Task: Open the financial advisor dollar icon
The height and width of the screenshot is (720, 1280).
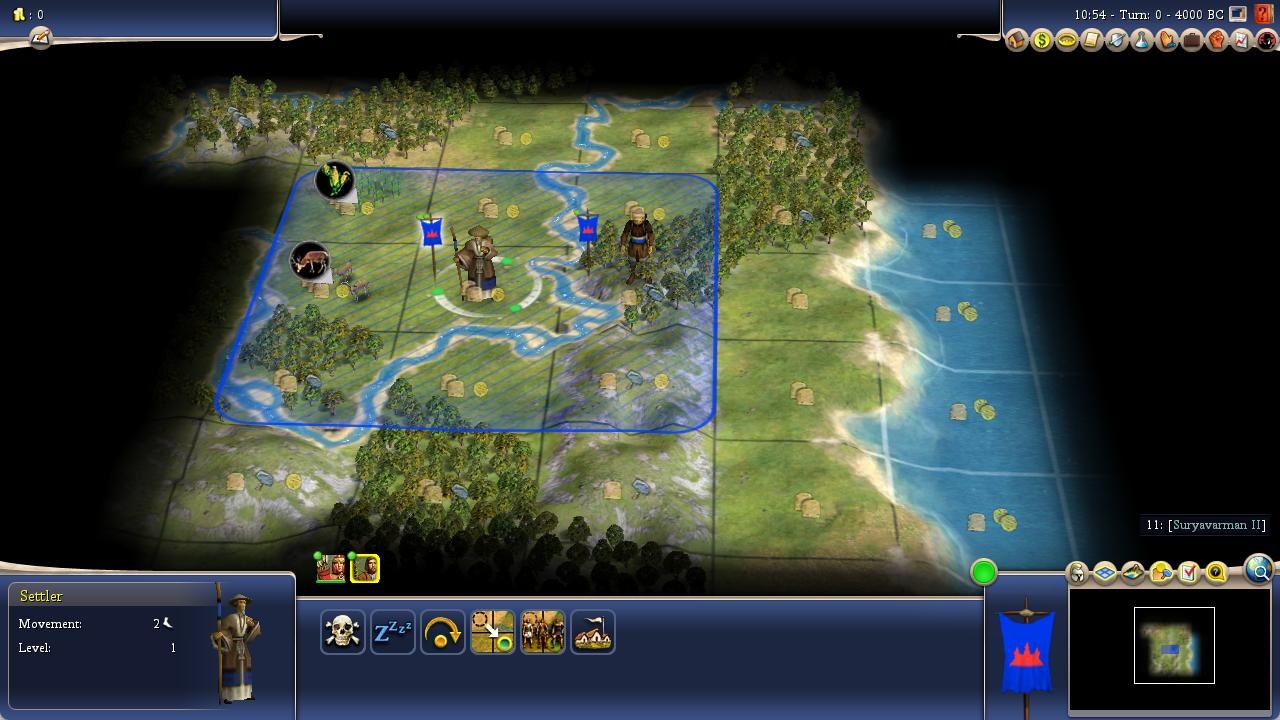Action: 1042,41
